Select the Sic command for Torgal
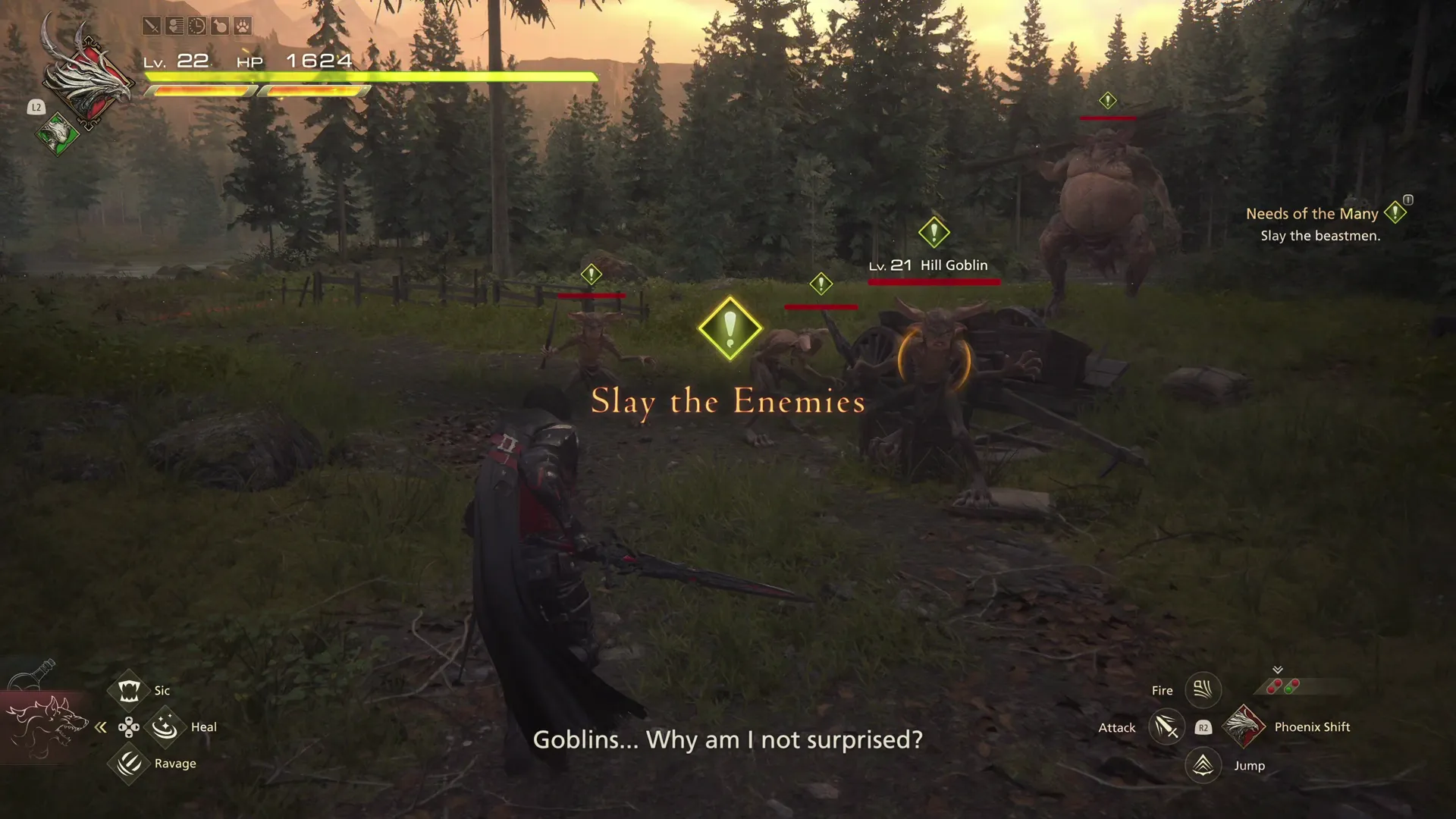 127,689
